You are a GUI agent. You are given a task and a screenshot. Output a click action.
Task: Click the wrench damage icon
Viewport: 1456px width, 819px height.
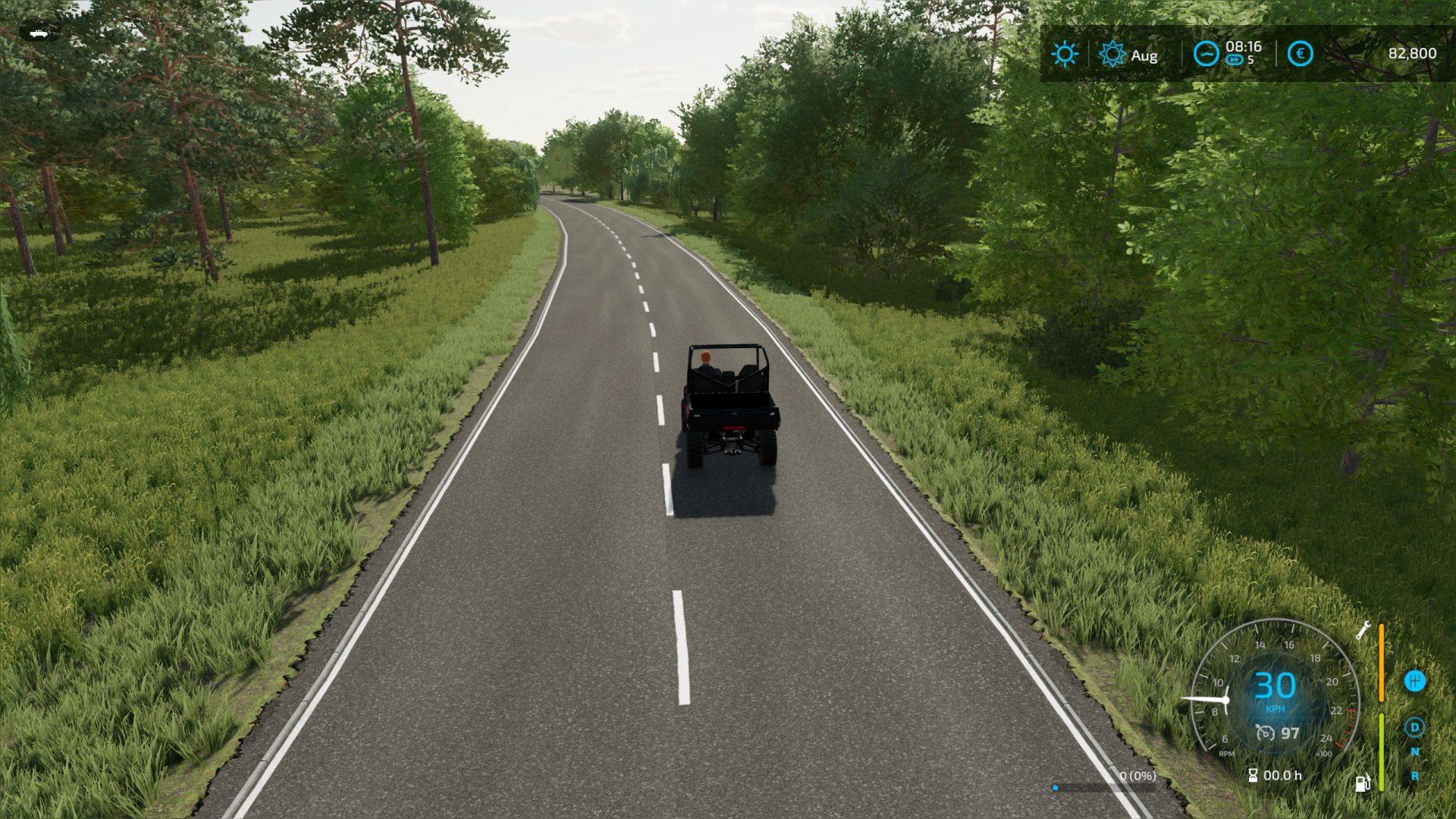1363,630
